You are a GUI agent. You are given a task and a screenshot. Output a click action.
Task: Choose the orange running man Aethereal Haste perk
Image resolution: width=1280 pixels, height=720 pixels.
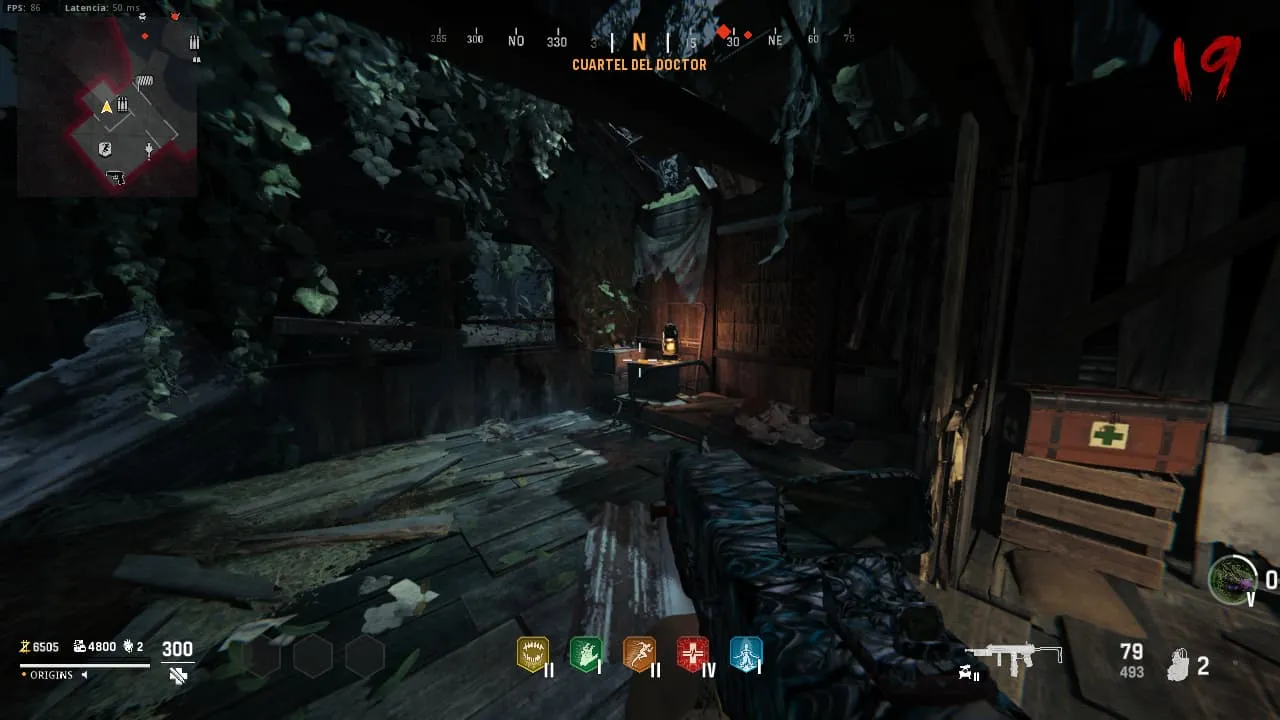[x=639, y=654]
